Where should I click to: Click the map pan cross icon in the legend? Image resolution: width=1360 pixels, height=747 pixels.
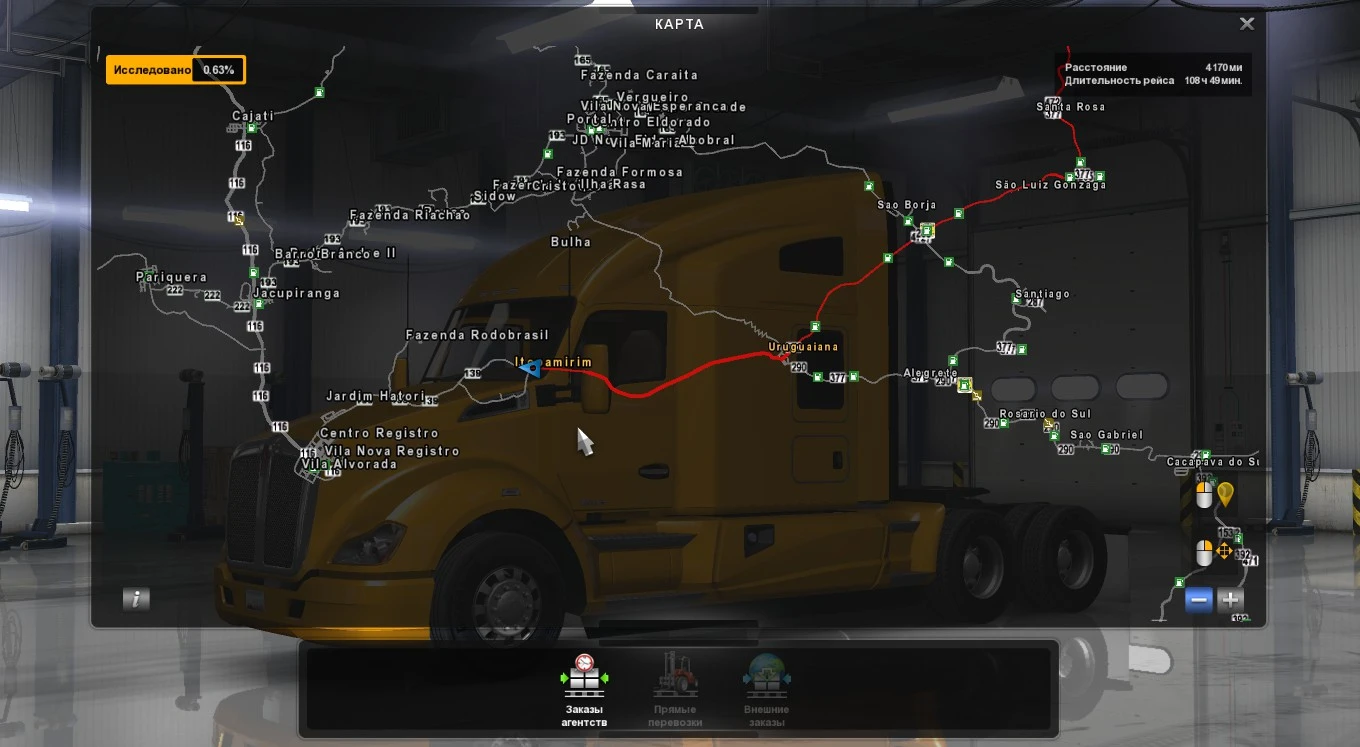coord(1225,550)
